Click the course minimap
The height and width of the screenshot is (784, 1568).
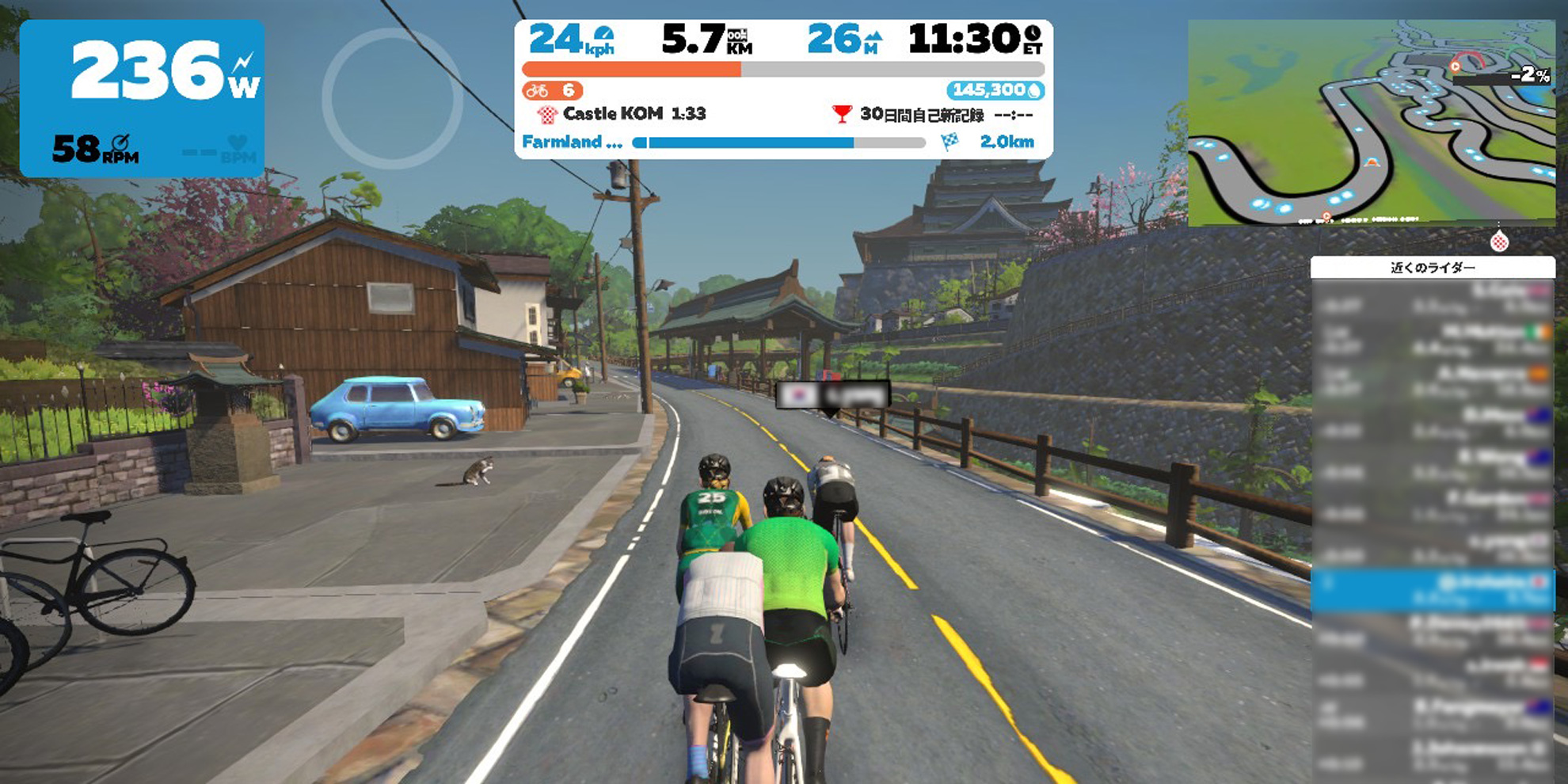coord(1371,124)
